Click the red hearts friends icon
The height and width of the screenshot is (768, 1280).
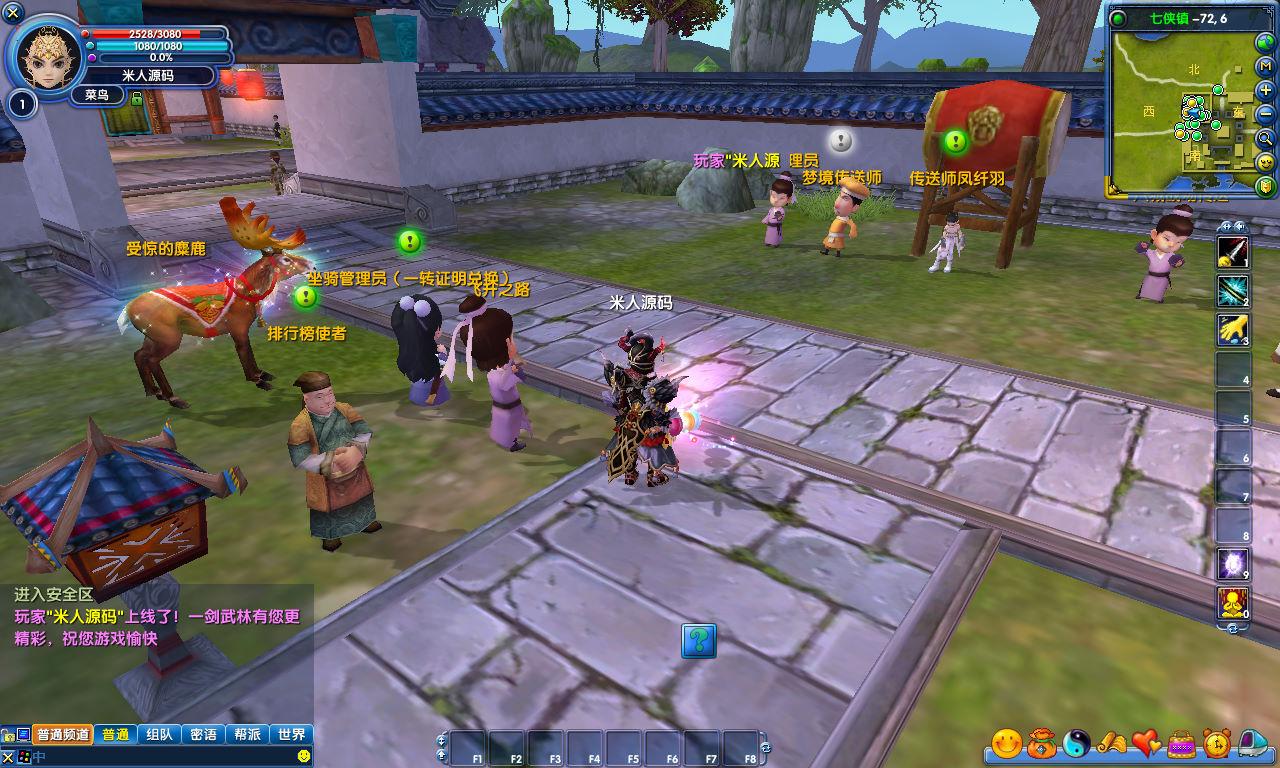pyautogui.click(x=1146, y=743)
